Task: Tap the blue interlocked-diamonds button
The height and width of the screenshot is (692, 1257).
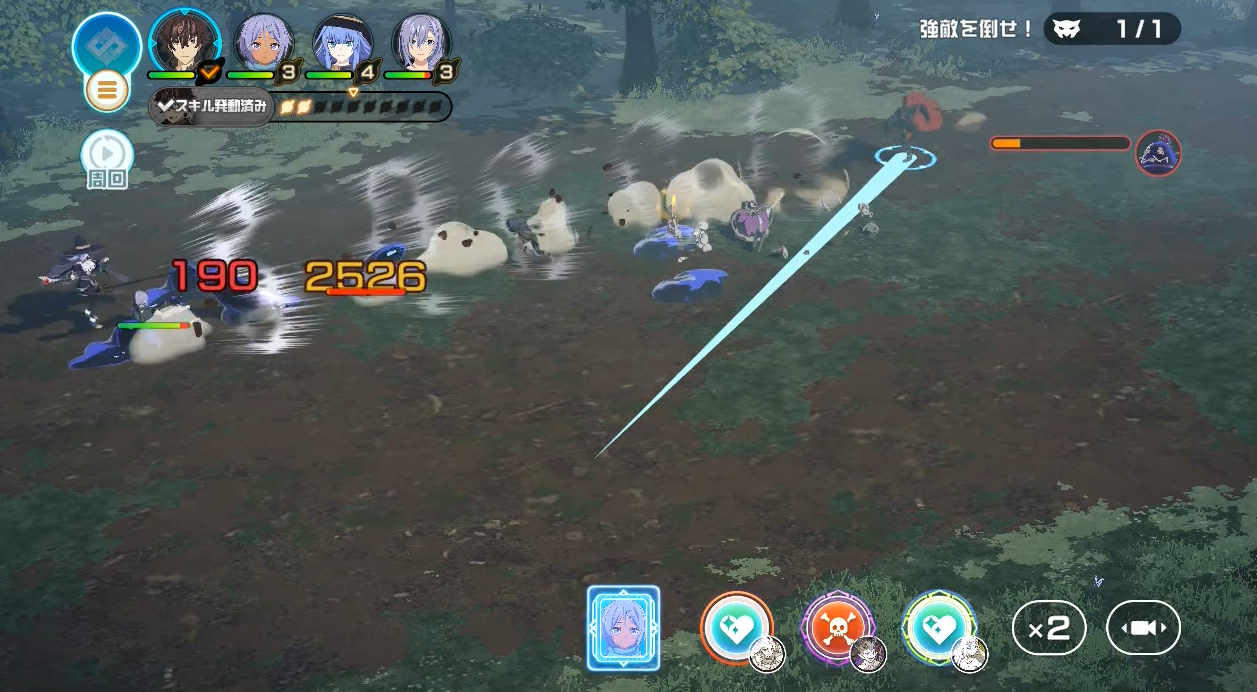Action: 107,44
